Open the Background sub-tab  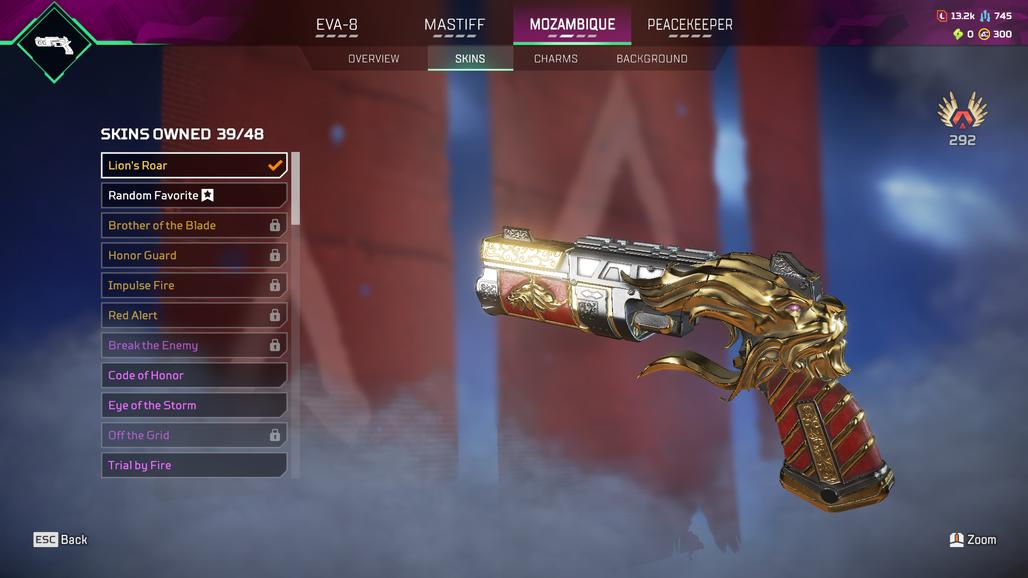pos(651,59)
